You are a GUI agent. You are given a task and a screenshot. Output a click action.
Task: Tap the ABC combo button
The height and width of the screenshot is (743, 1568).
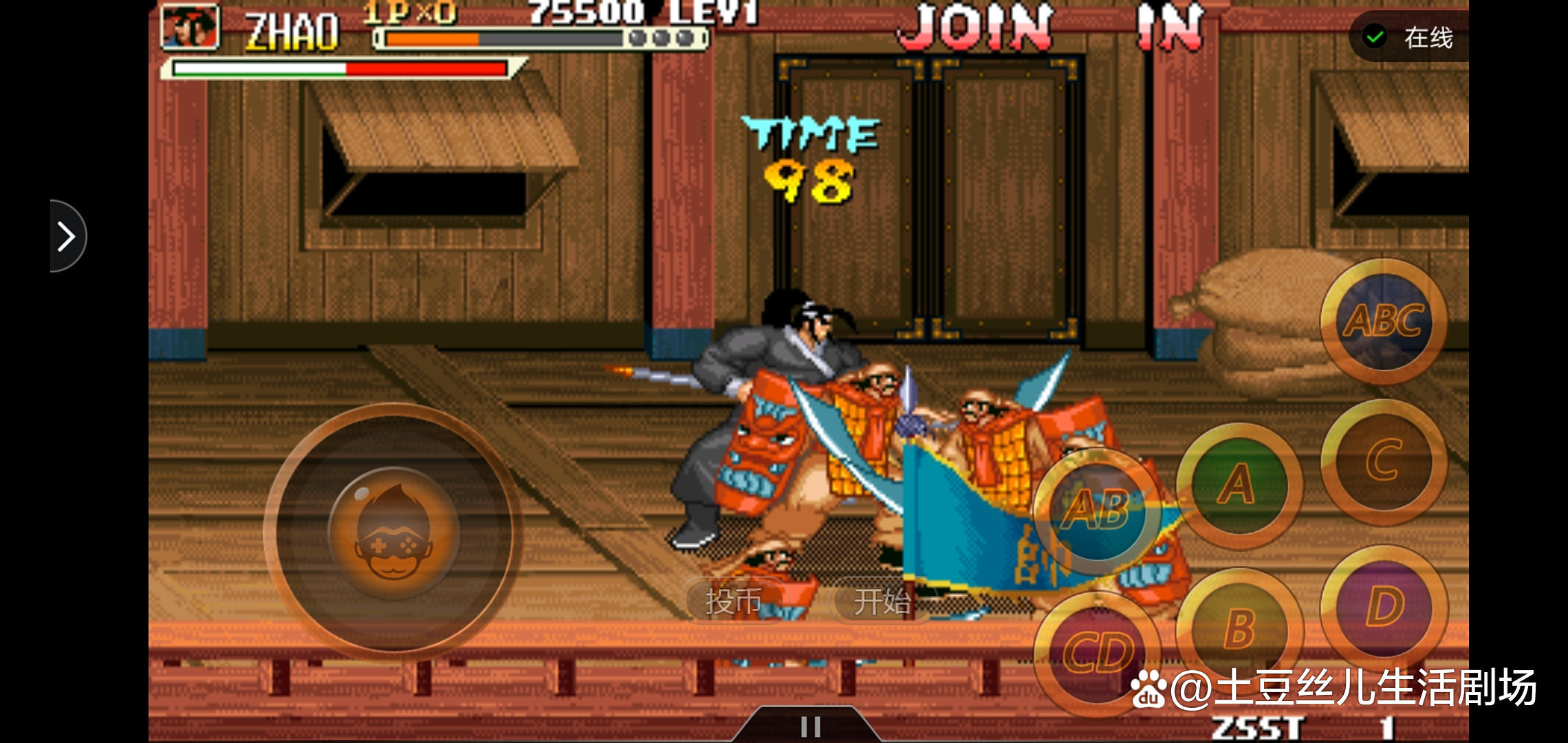click(1384, 322)
